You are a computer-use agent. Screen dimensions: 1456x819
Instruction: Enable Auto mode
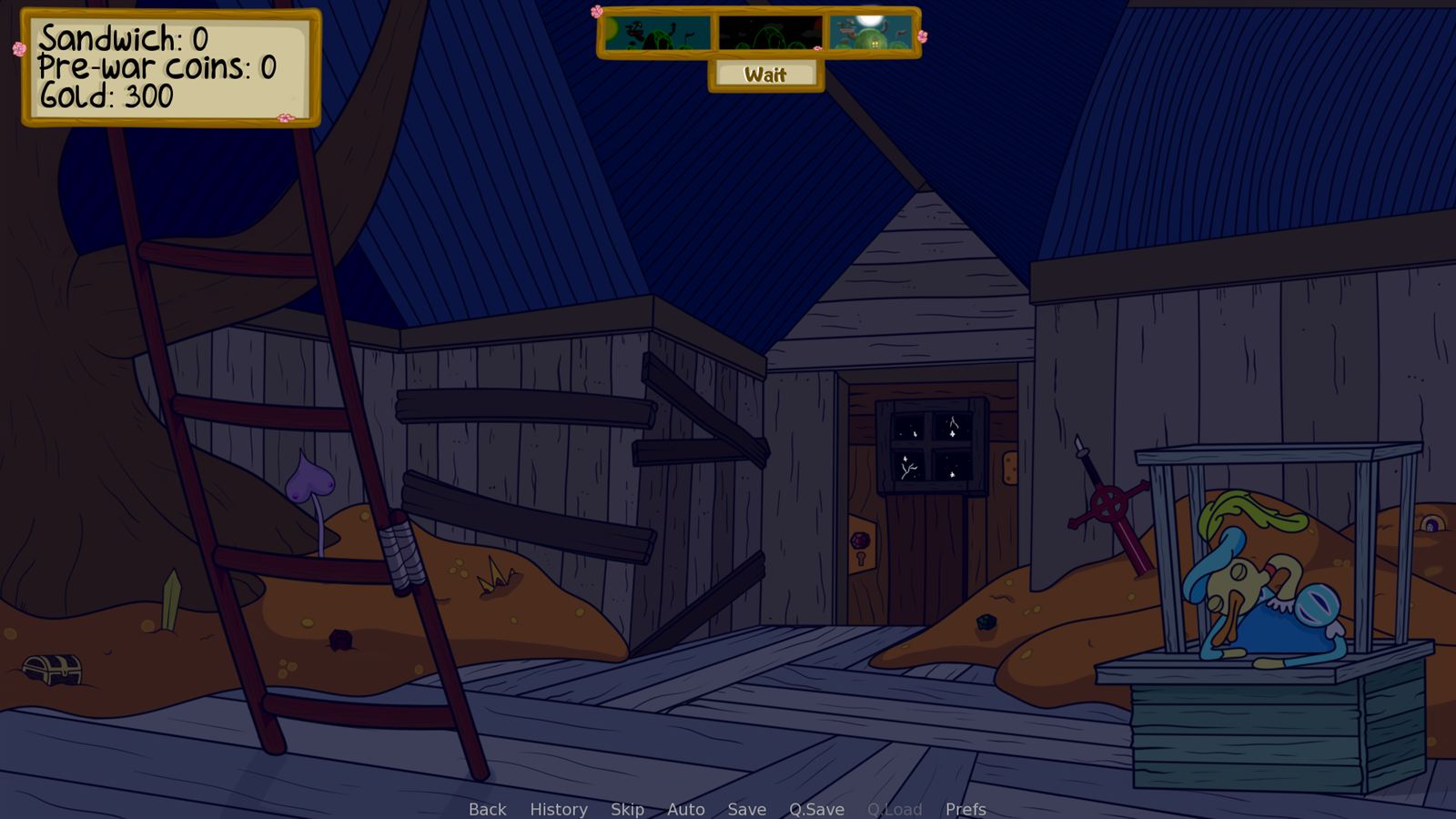click(x=685, y=809)
